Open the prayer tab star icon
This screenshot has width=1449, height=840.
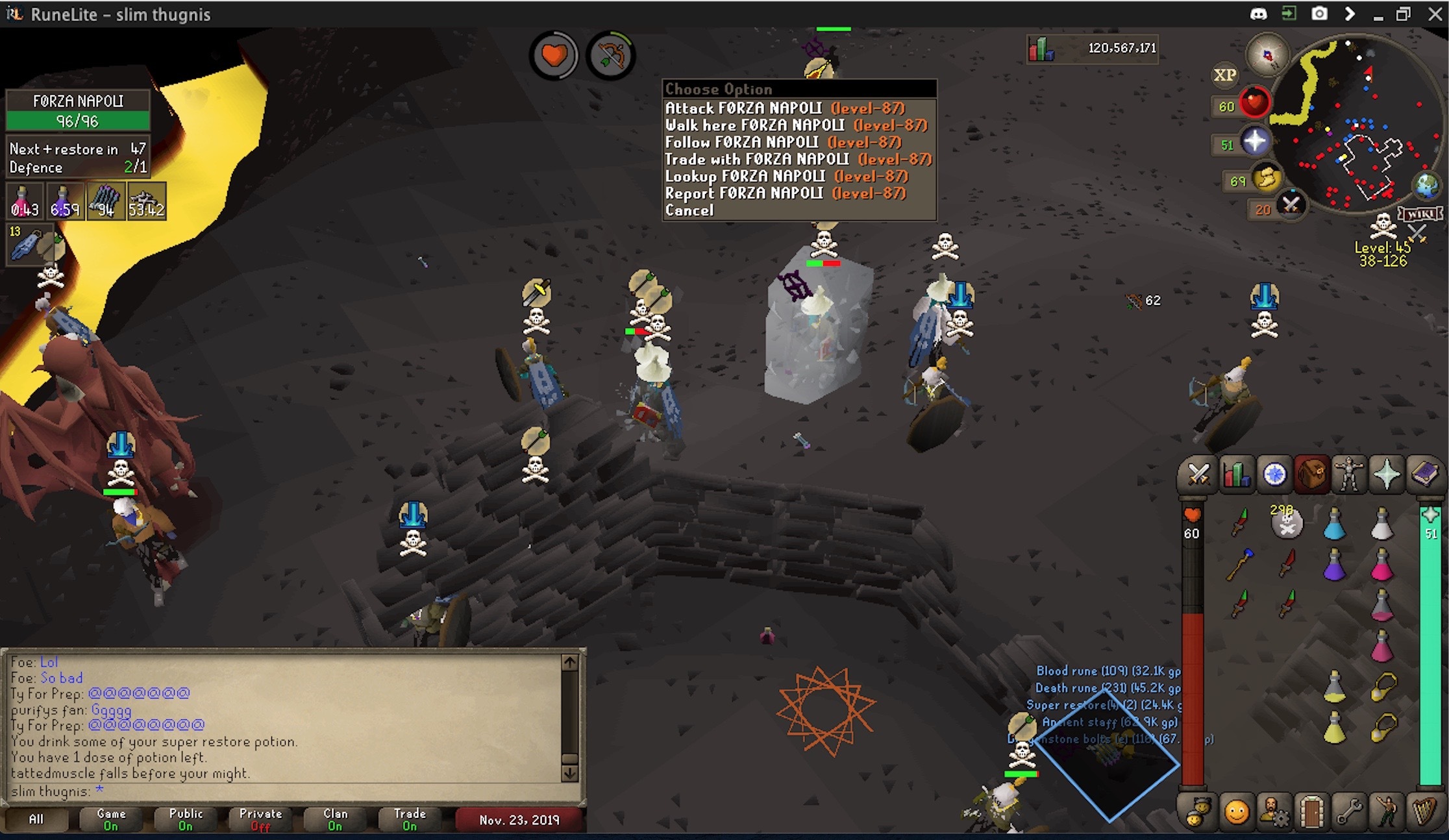click(x=1387, y=475)
